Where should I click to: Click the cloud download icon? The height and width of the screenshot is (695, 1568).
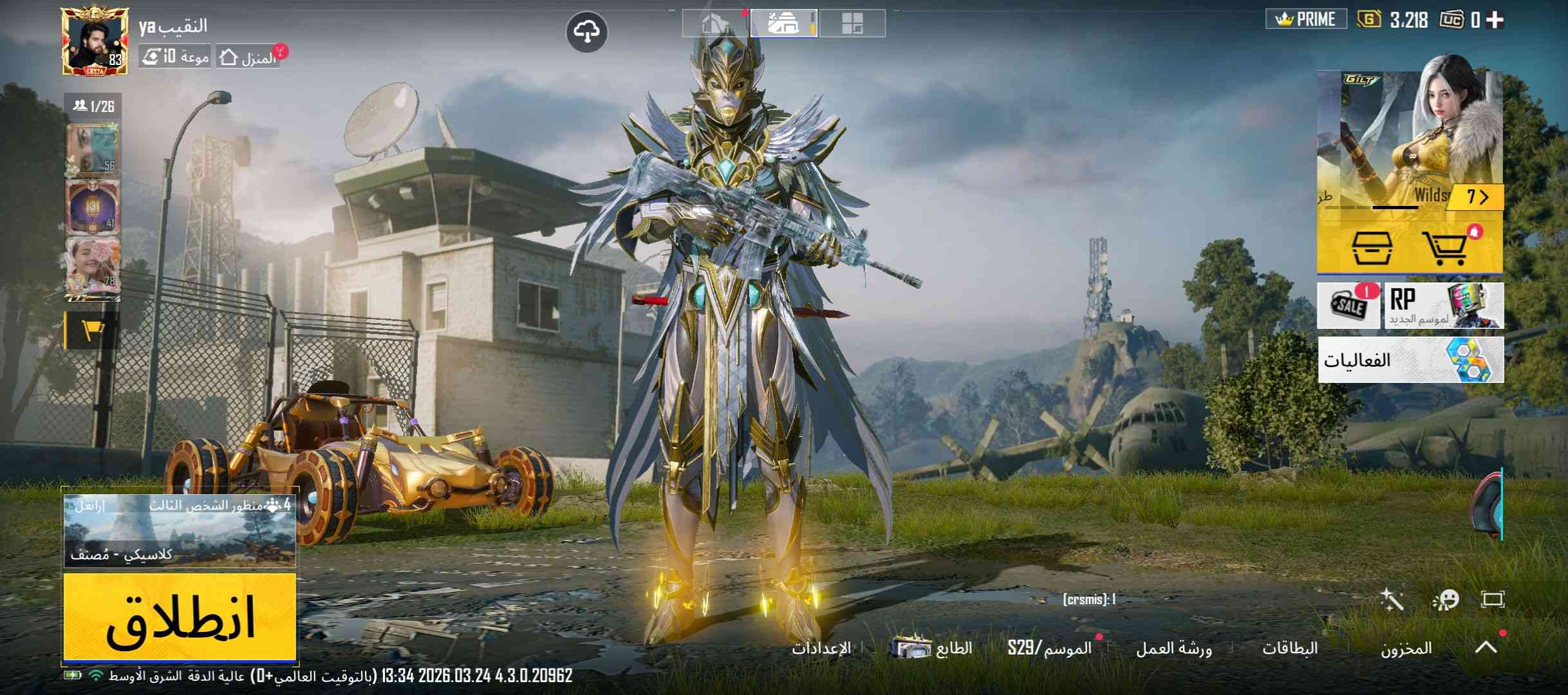[586, 31]
